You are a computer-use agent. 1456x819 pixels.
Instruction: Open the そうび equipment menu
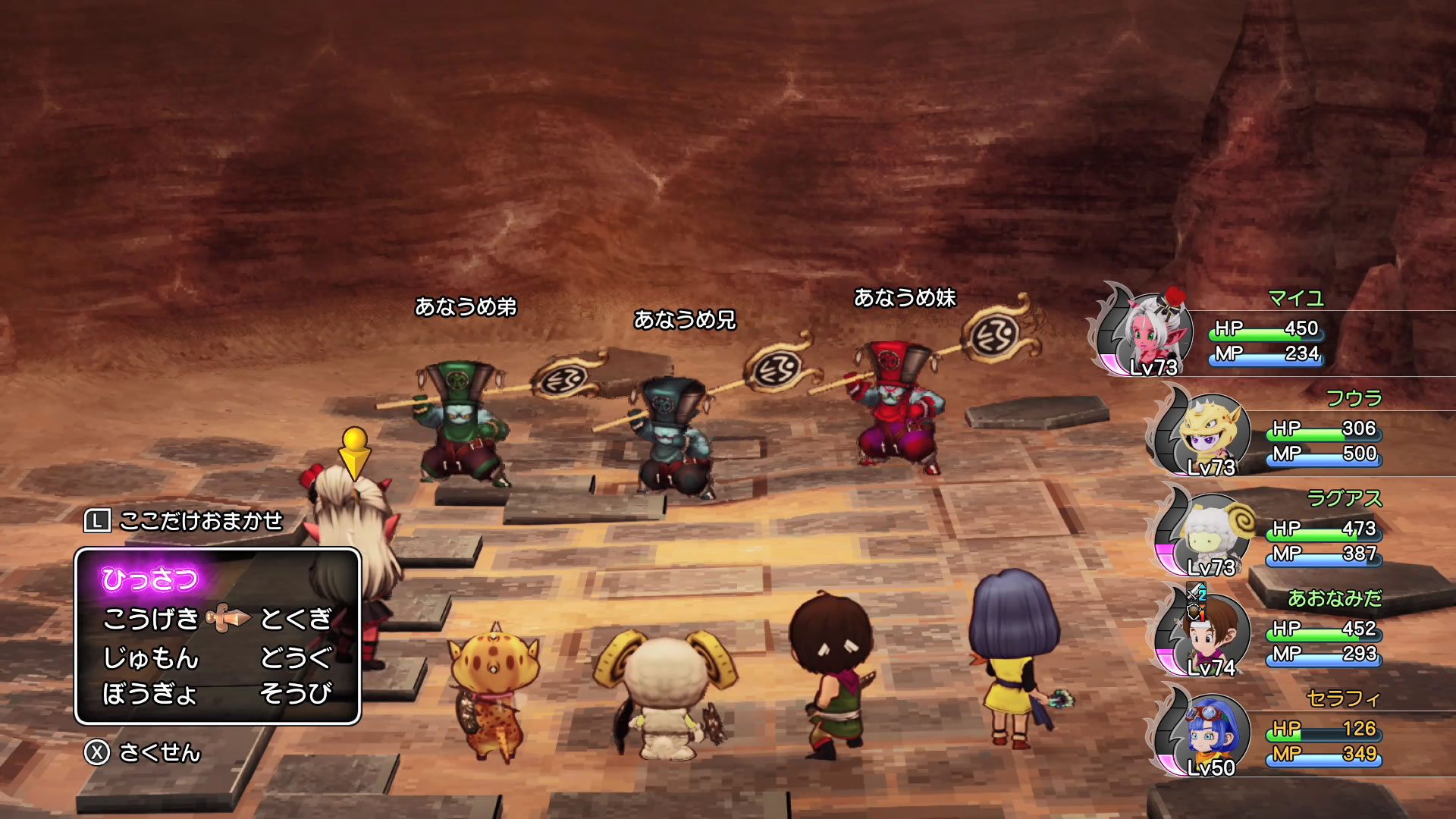(296, 693)
